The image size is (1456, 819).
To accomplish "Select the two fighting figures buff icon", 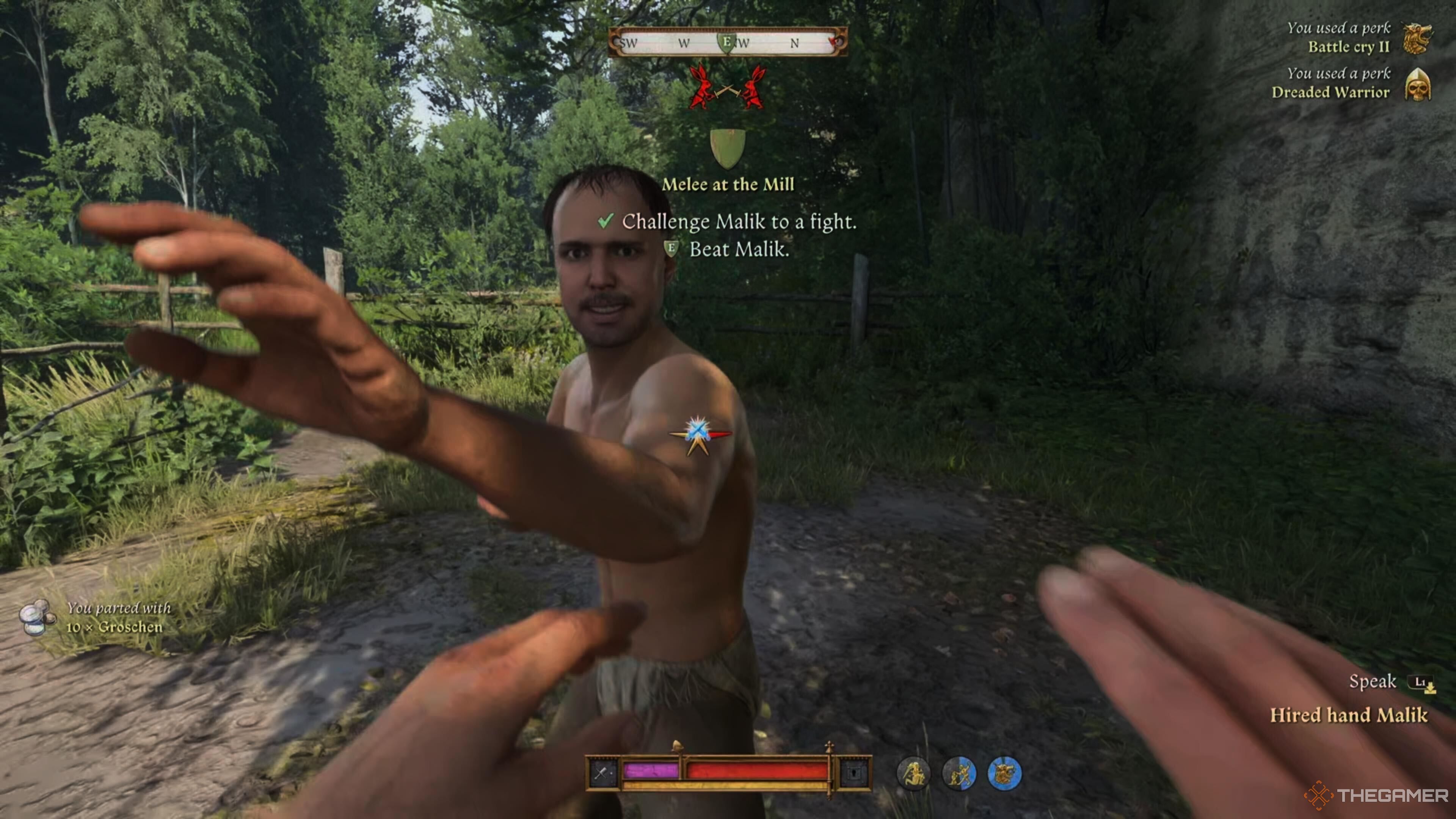I will (x=959, y=774).
